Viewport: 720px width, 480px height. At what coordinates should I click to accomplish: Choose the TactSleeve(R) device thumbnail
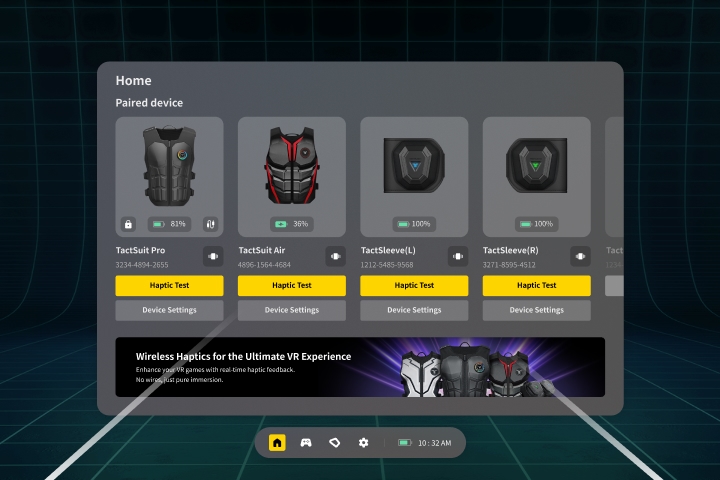[536, 165]
